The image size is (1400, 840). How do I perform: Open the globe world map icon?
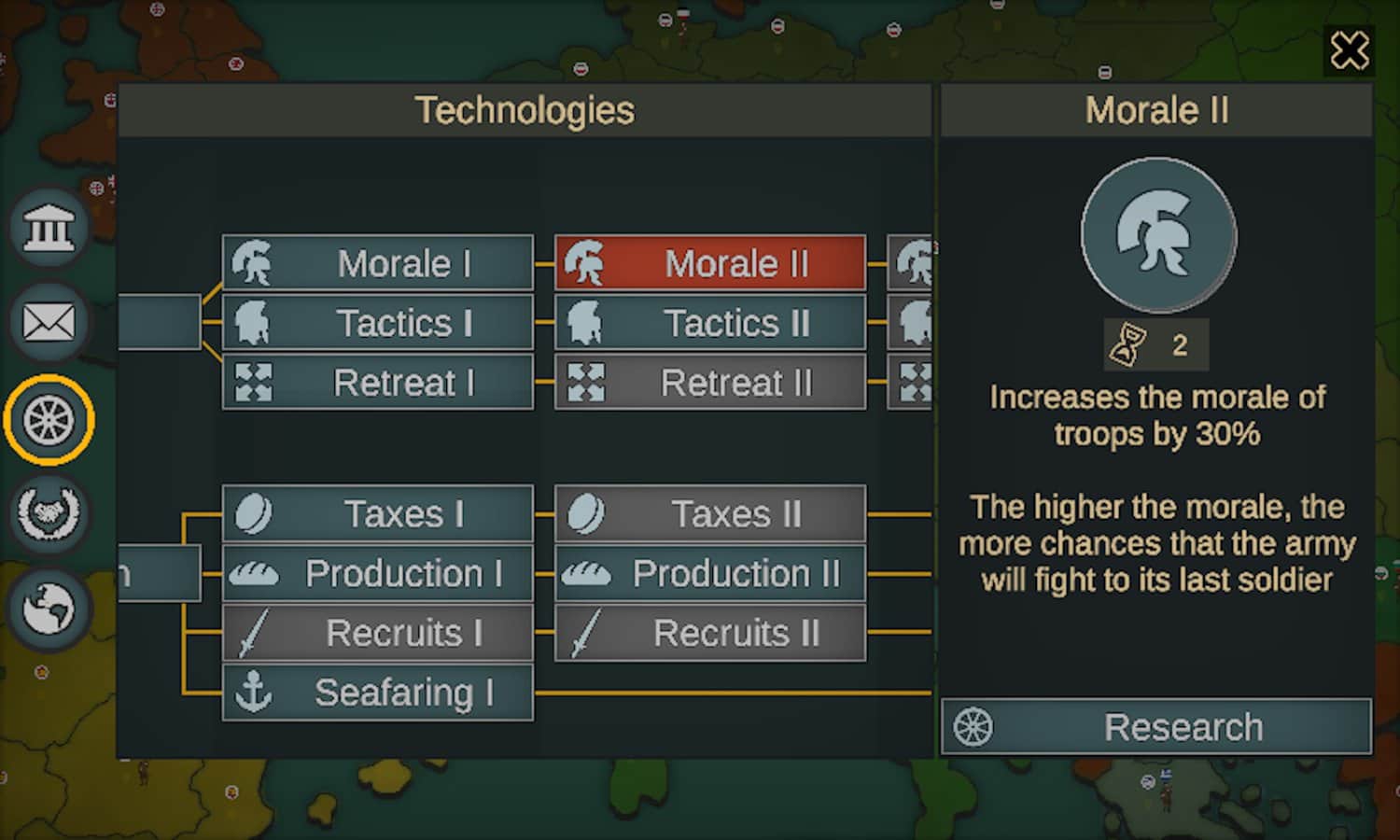click(49, 609)
